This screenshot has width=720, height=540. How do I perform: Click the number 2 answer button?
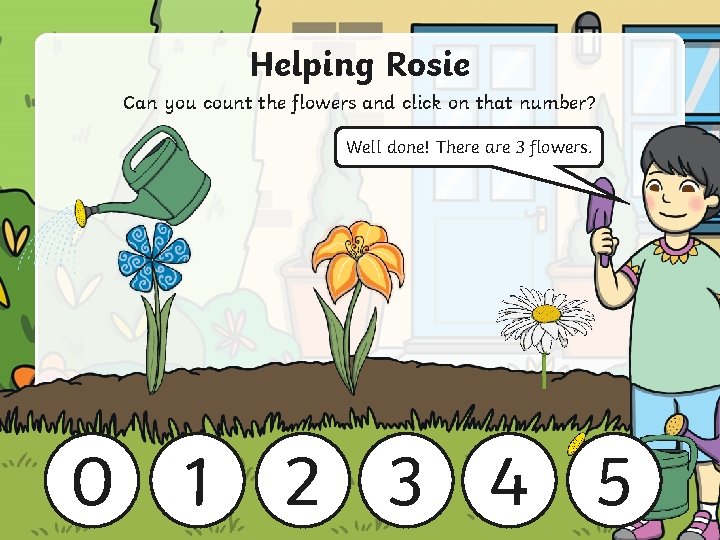tap(302, 482)
